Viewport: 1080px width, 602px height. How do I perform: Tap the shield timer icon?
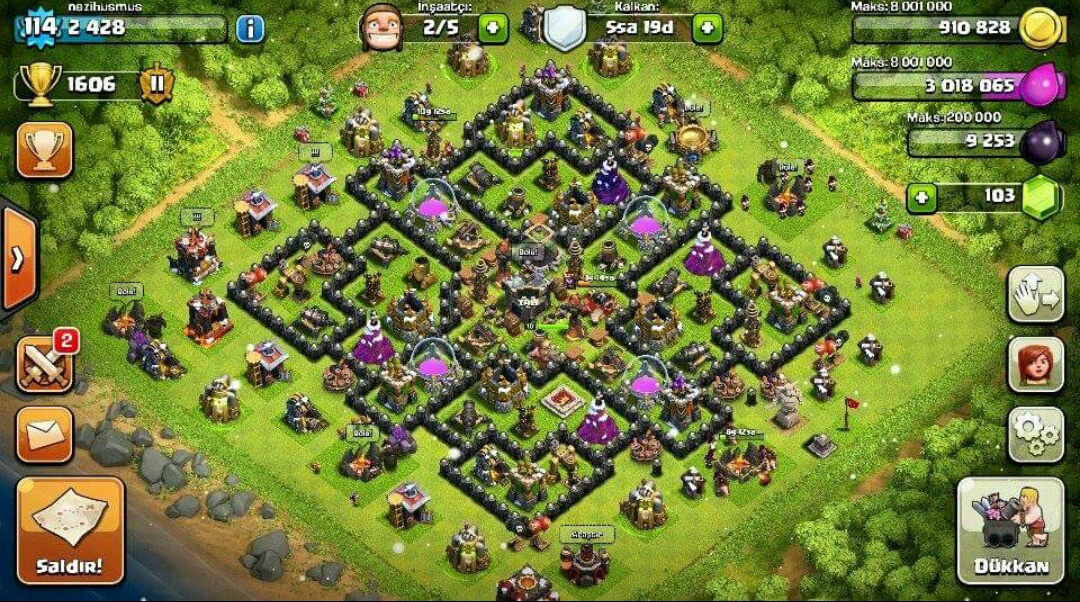[x=564, y=27]
